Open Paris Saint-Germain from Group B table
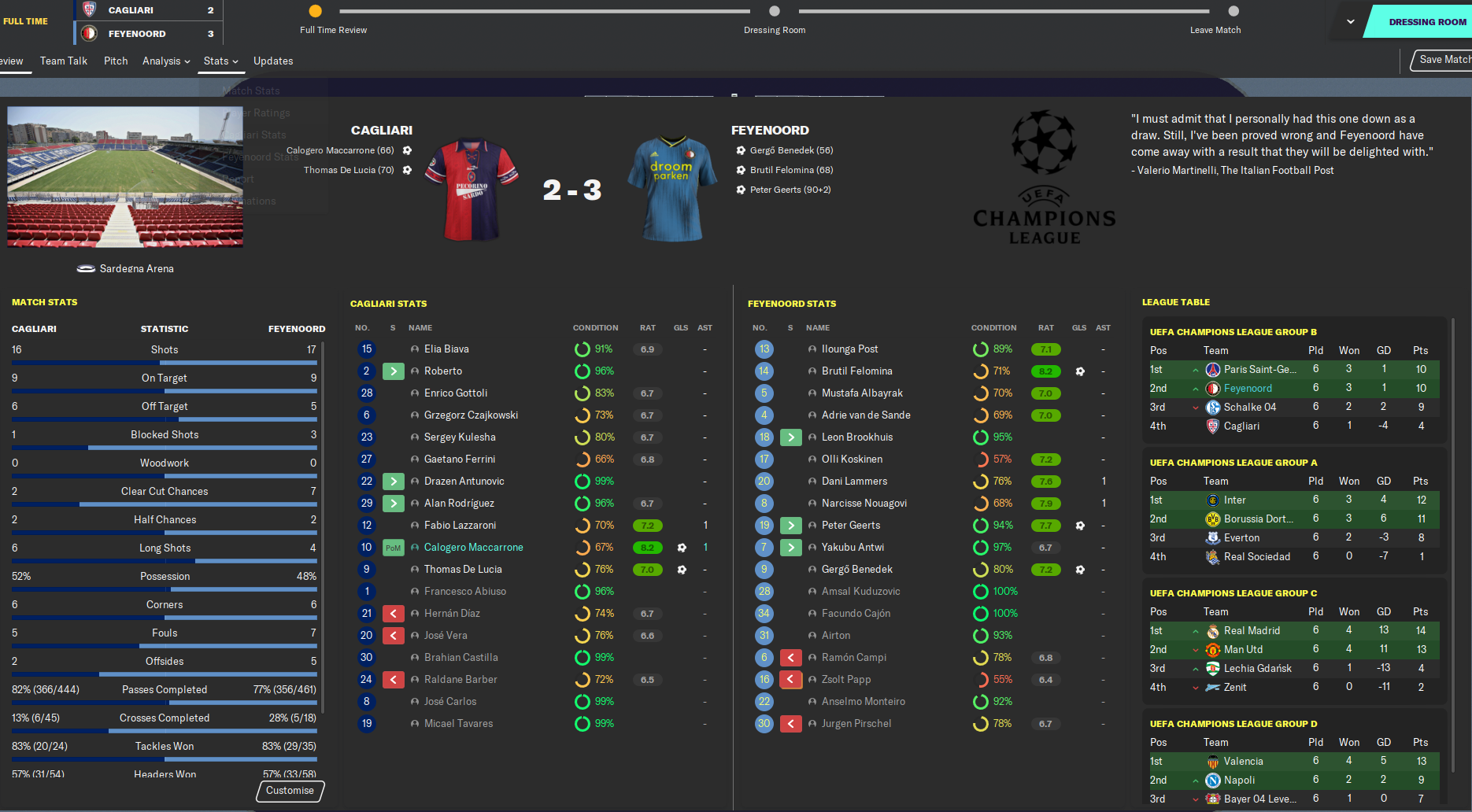The height and width of the screenshot is (812, 1472). (1259, 370)
